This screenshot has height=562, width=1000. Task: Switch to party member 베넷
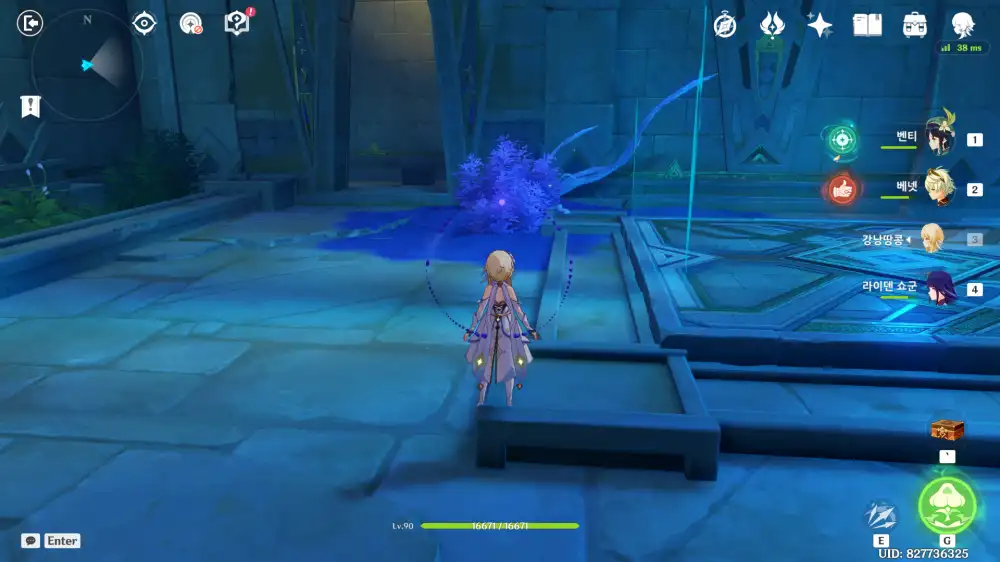click(938, 189)
